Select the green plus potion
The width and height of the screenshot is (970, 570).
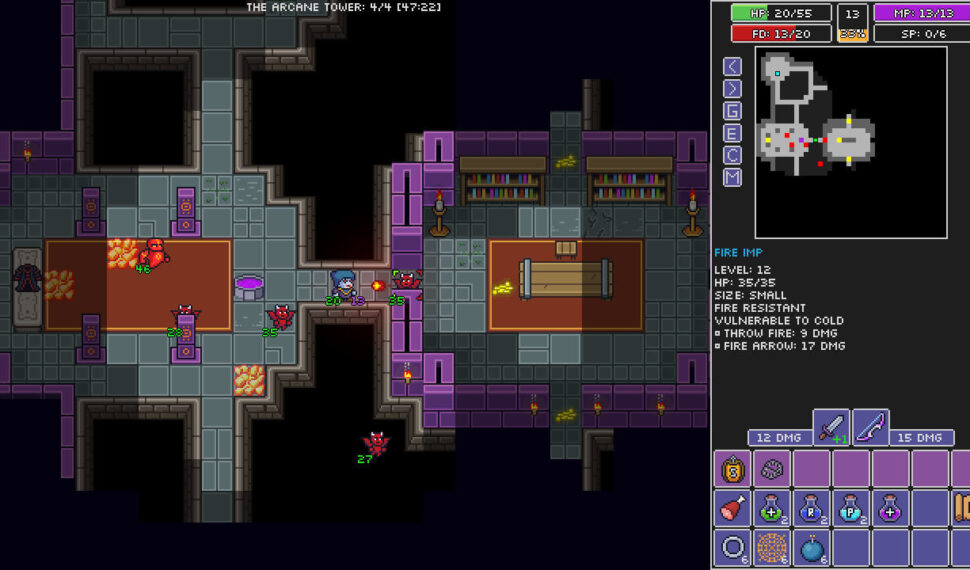point(773,508)
